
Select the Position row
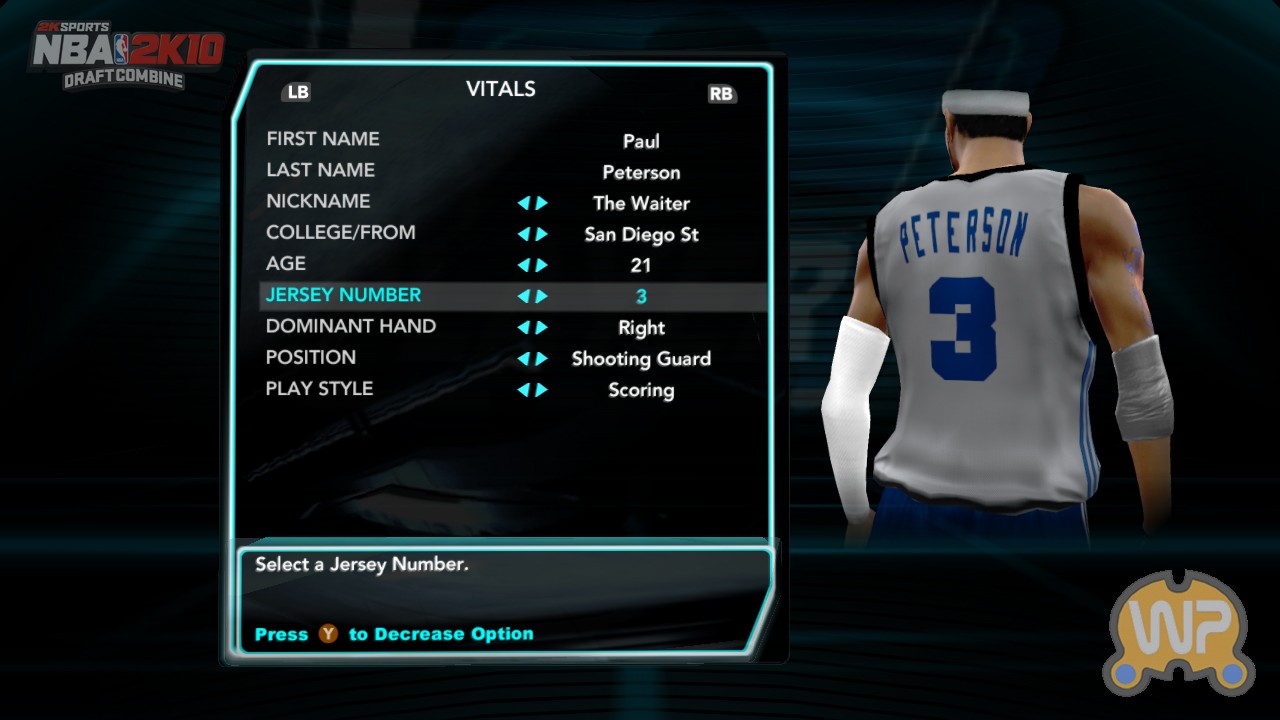(311, 358)
